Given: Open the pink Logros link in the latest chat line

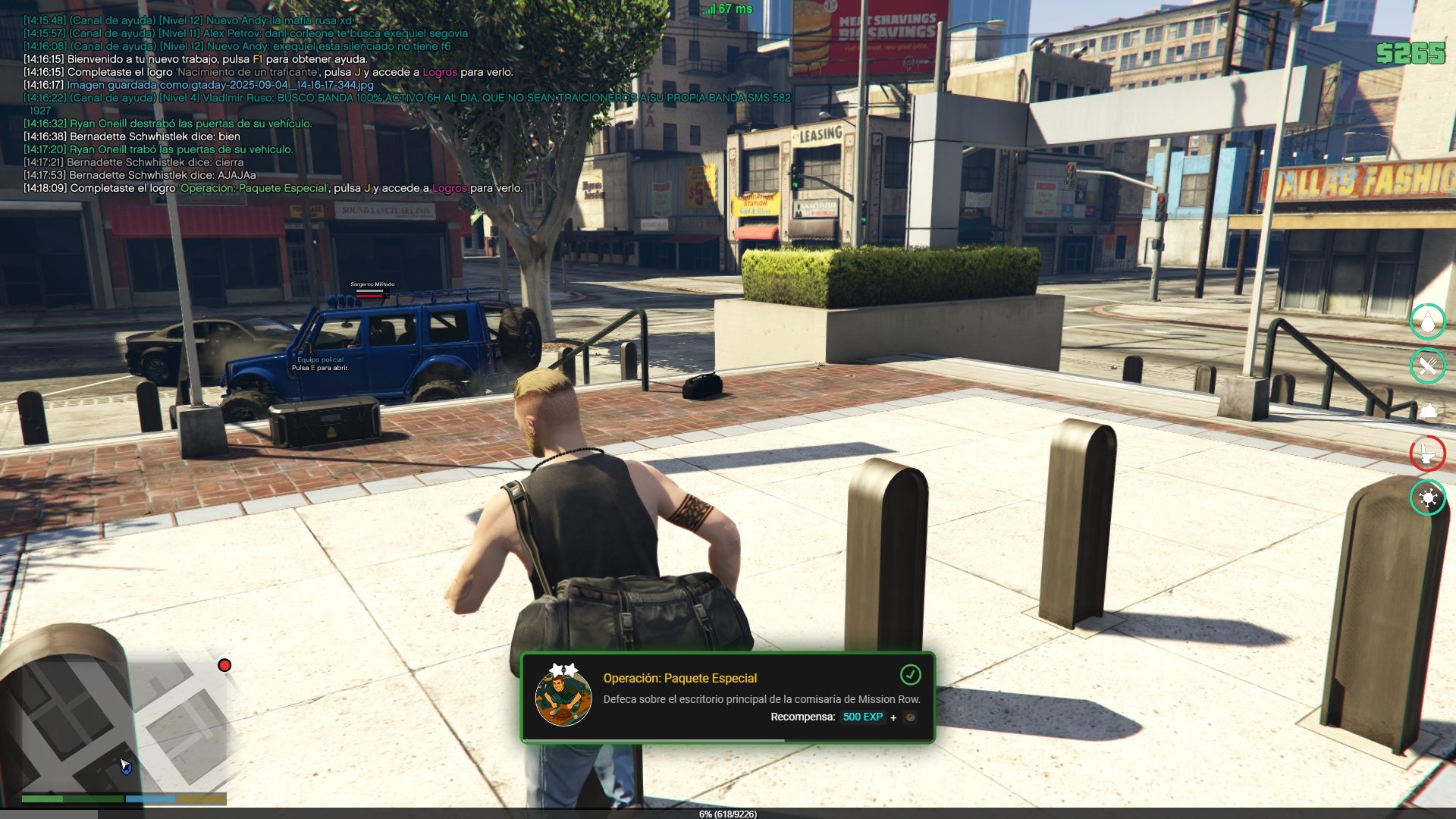Looking at the screenshot, I should coord(449,188).
